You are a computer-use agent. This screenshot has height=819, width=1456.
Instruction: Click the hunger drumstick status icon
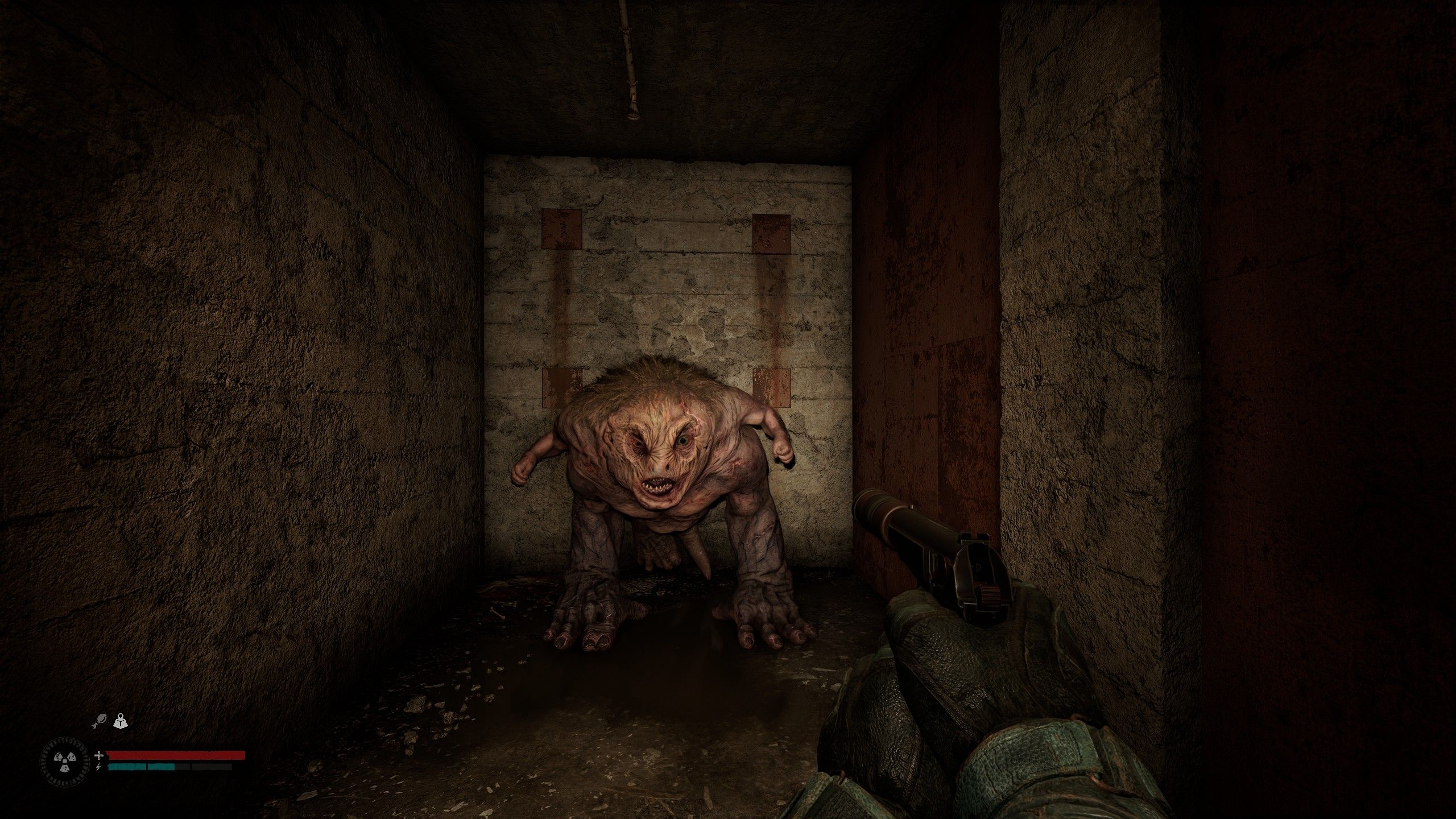(x=98, y=720)
